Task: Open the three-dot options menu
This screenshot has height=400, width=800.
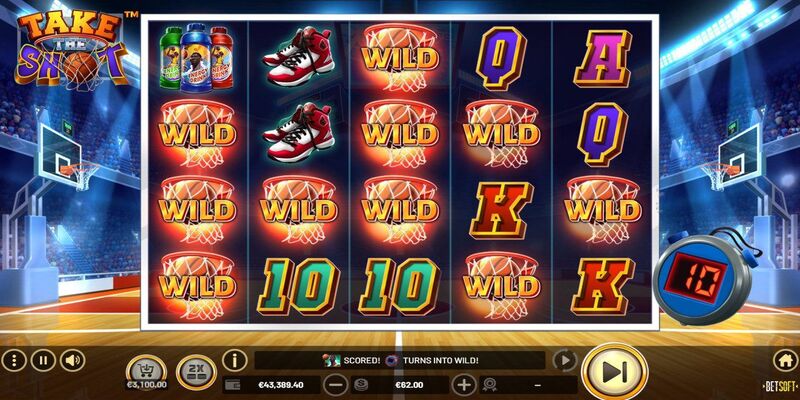Action: coord(14,360)
